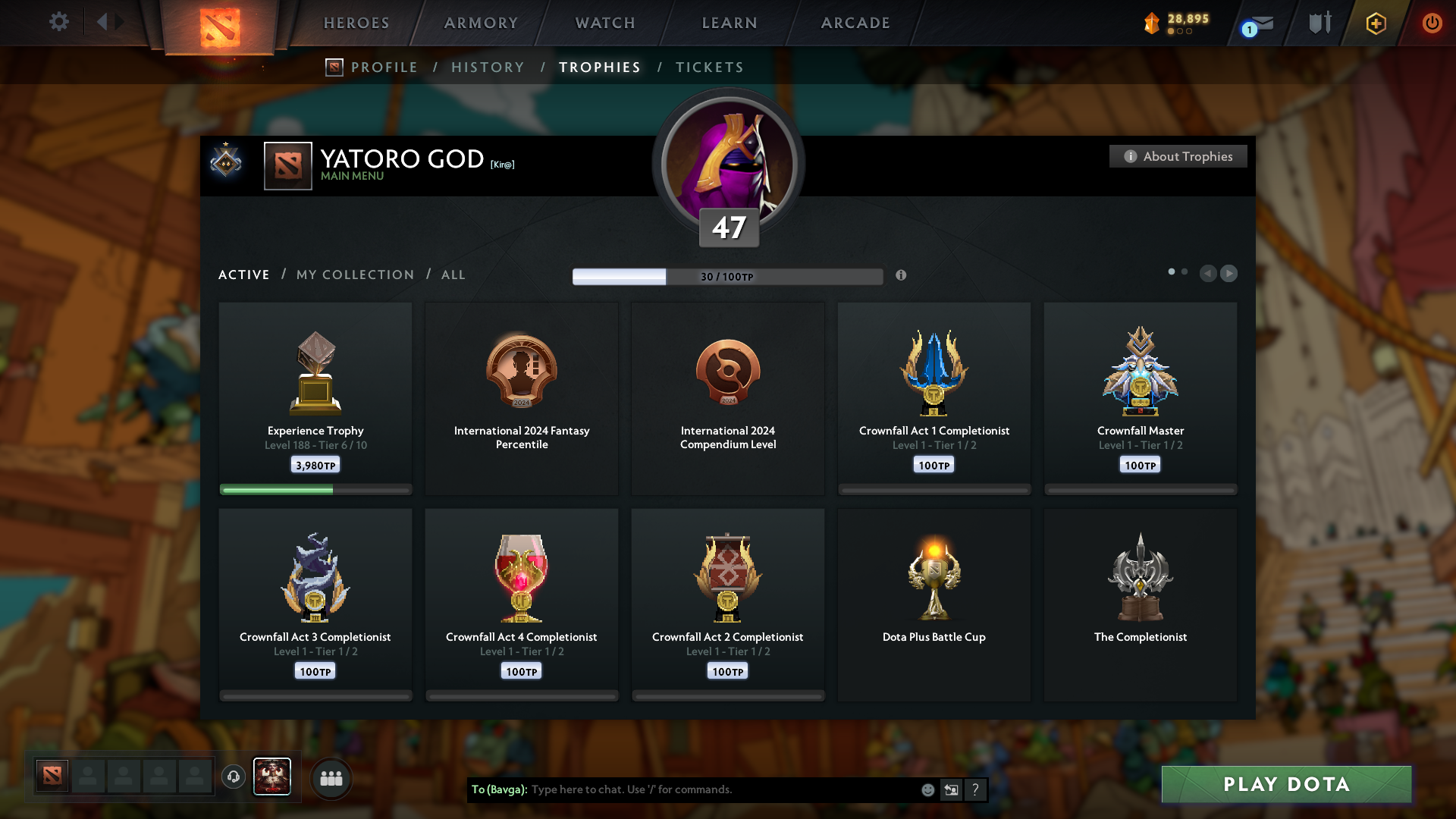Screen dimensions: 1456x819
Task: Open settings with the gear icon
Action: pos(59,22)
